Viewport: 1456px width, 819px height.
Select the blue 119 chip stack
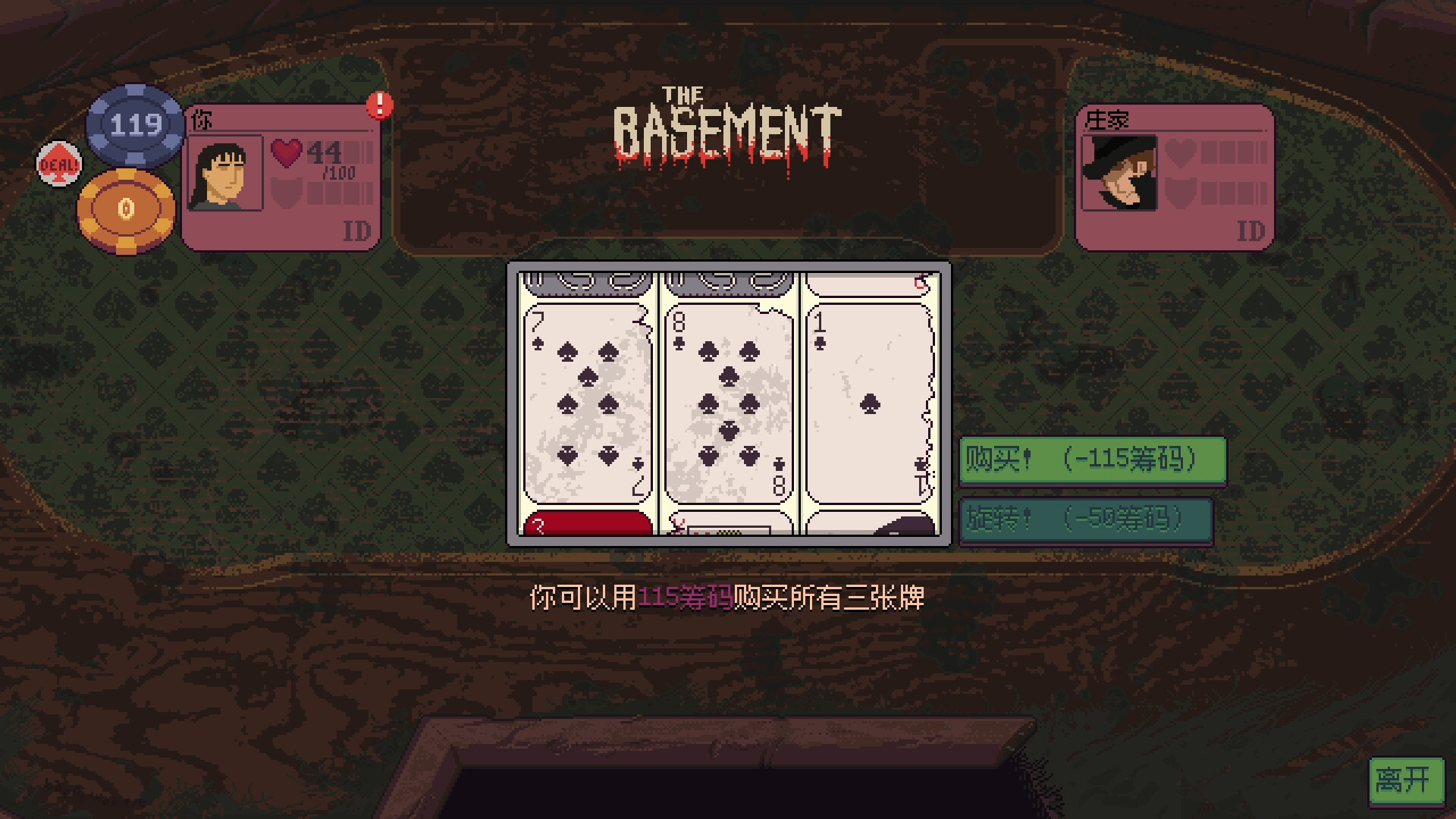pos(135,125)
